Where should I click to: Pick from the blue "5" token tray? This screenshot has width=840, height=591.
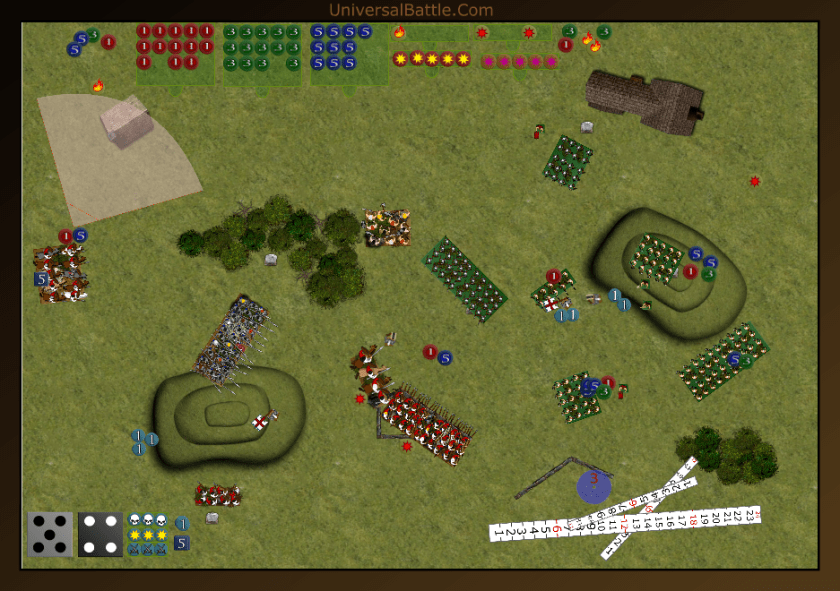[x=341, y=47]
